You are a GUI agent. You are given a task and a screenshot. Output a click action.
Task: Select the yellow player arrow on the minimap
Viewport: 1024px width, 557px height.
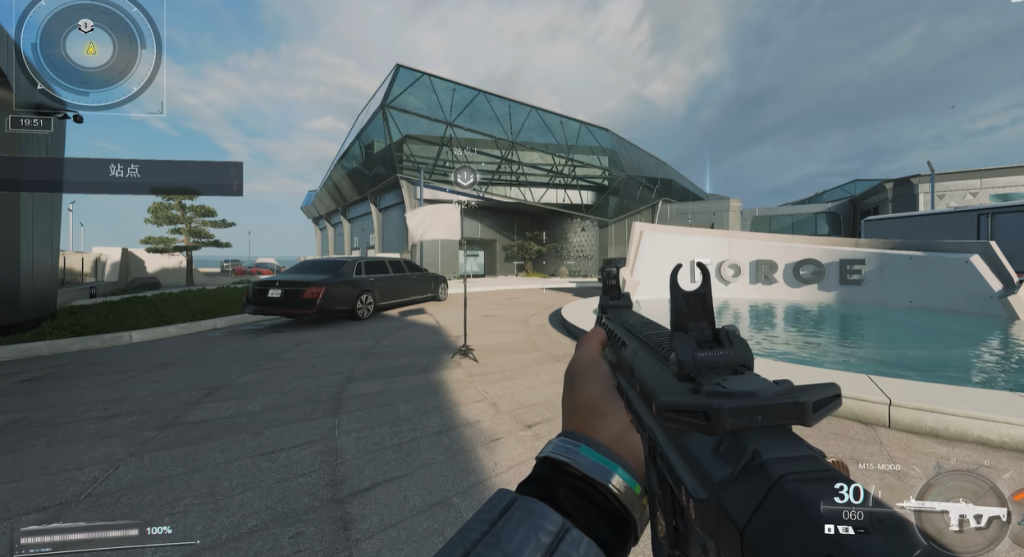(x=91, y=48)
